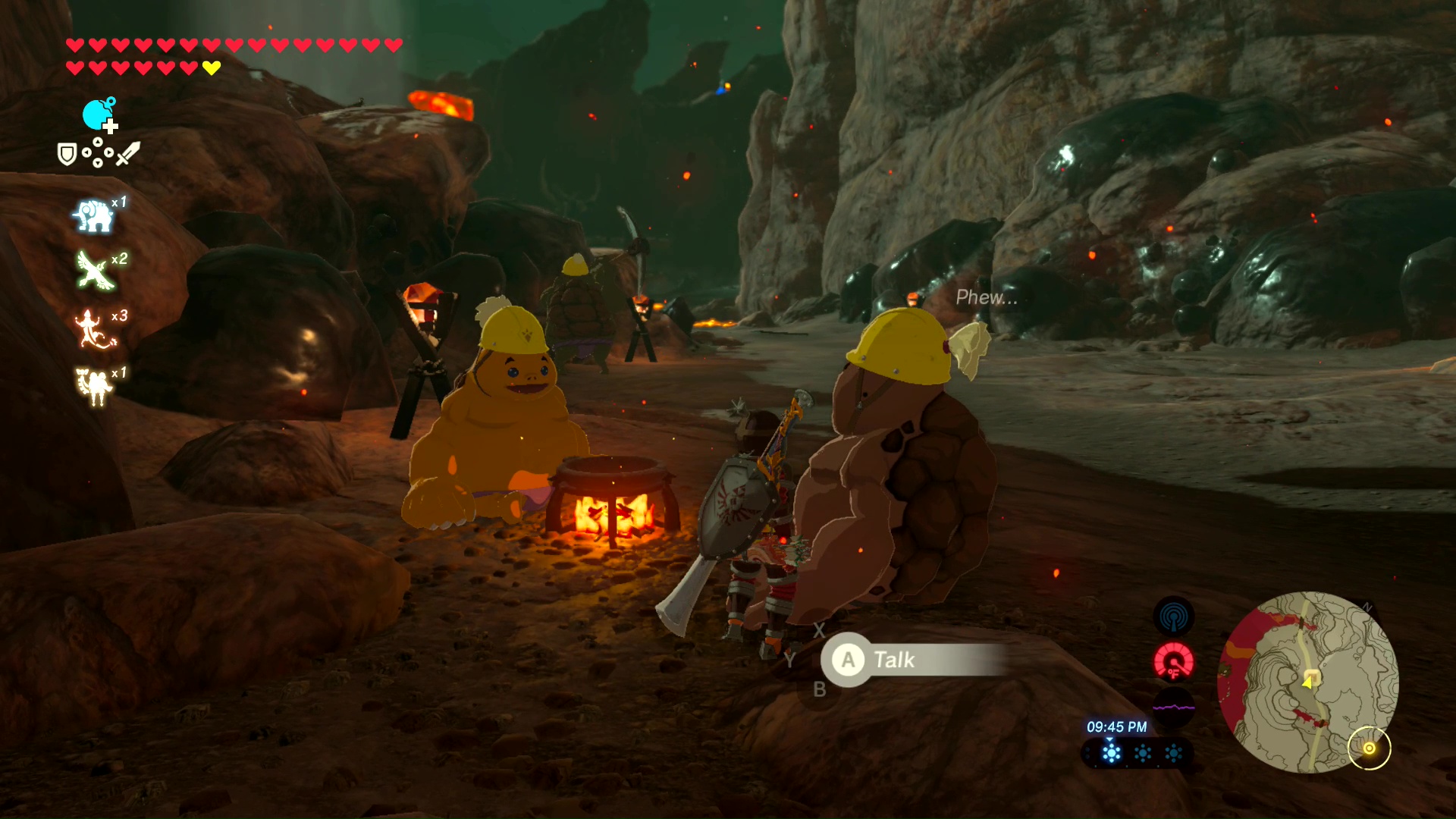Click the weather forecast icon strip
The height and width of the screenshot is (819, 1456).
[x=1137, y=753]
